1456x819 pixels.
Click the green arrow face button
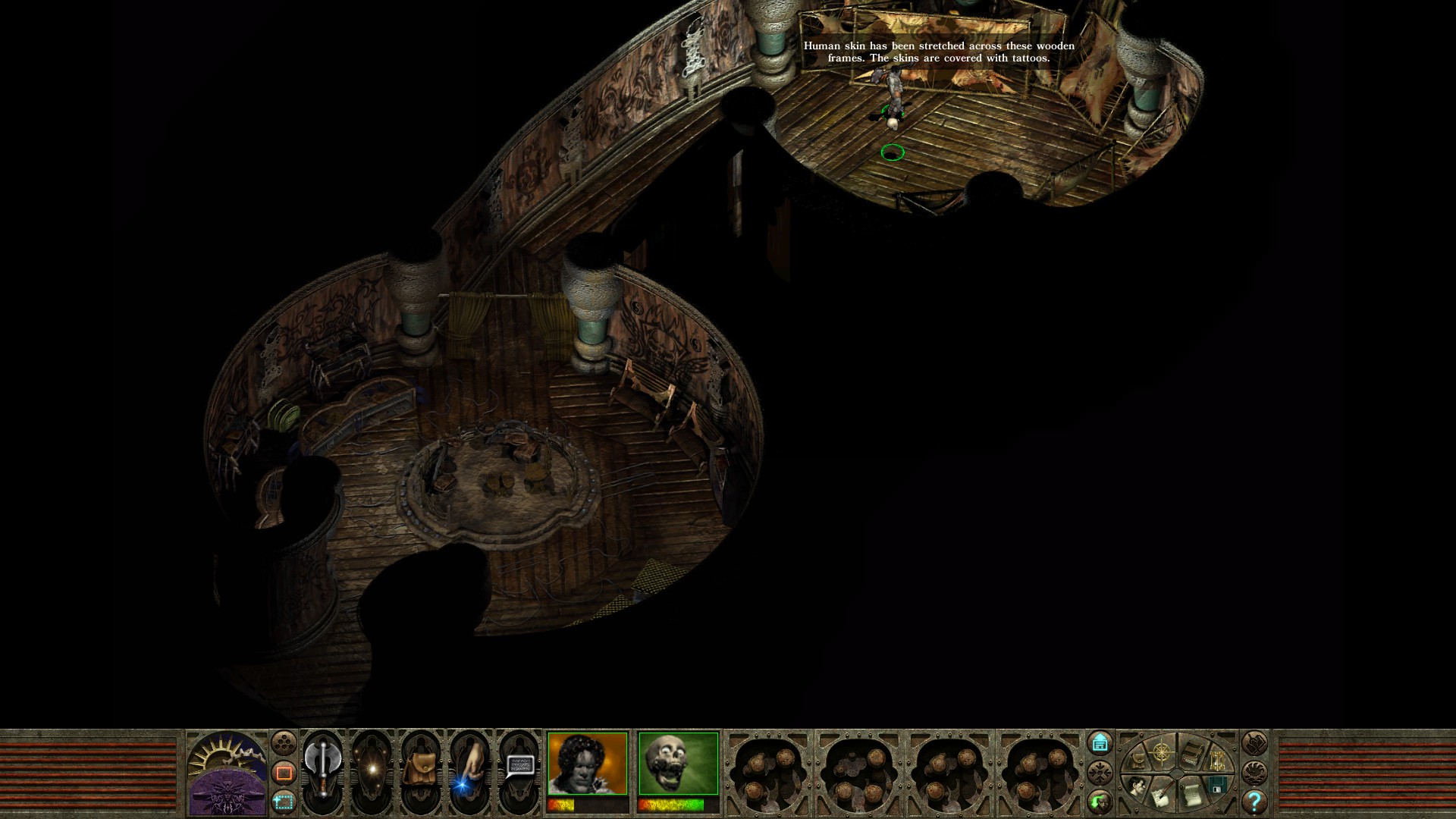click(1100, 801)
